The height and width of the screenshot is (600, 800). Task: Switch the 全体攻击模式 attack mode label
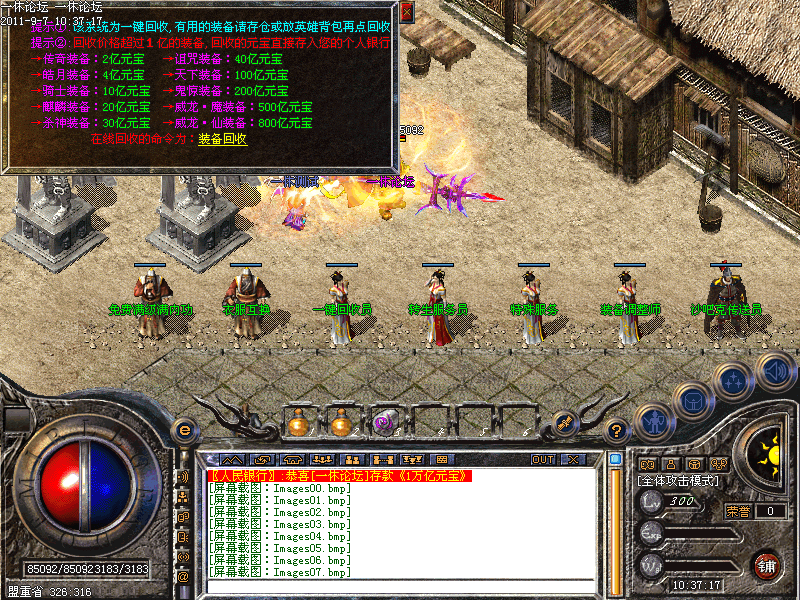coord(682,481)
